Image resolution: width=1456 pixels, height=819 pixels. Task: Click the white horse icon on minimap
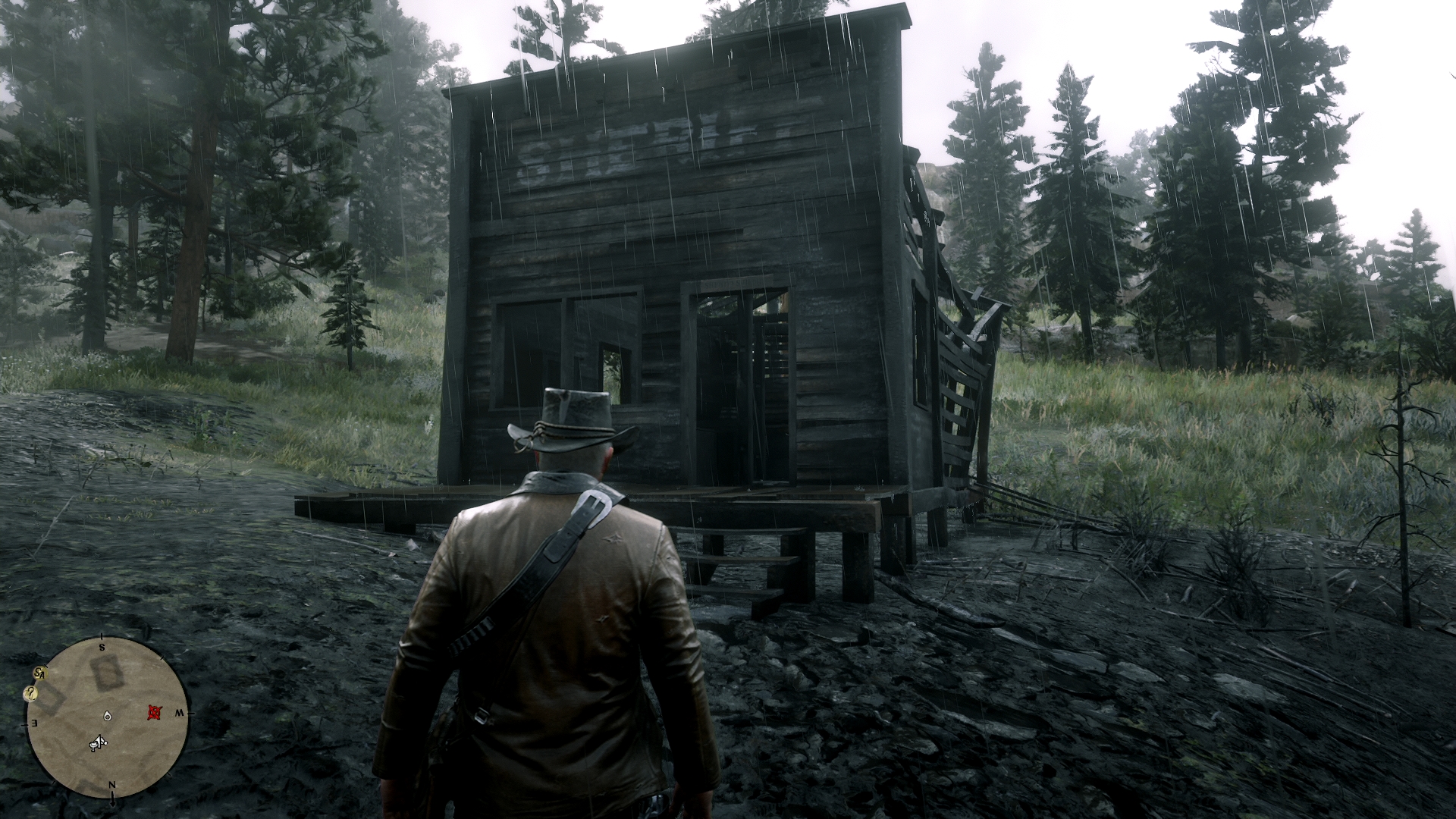pyautogui.click(x=97, y=744)
